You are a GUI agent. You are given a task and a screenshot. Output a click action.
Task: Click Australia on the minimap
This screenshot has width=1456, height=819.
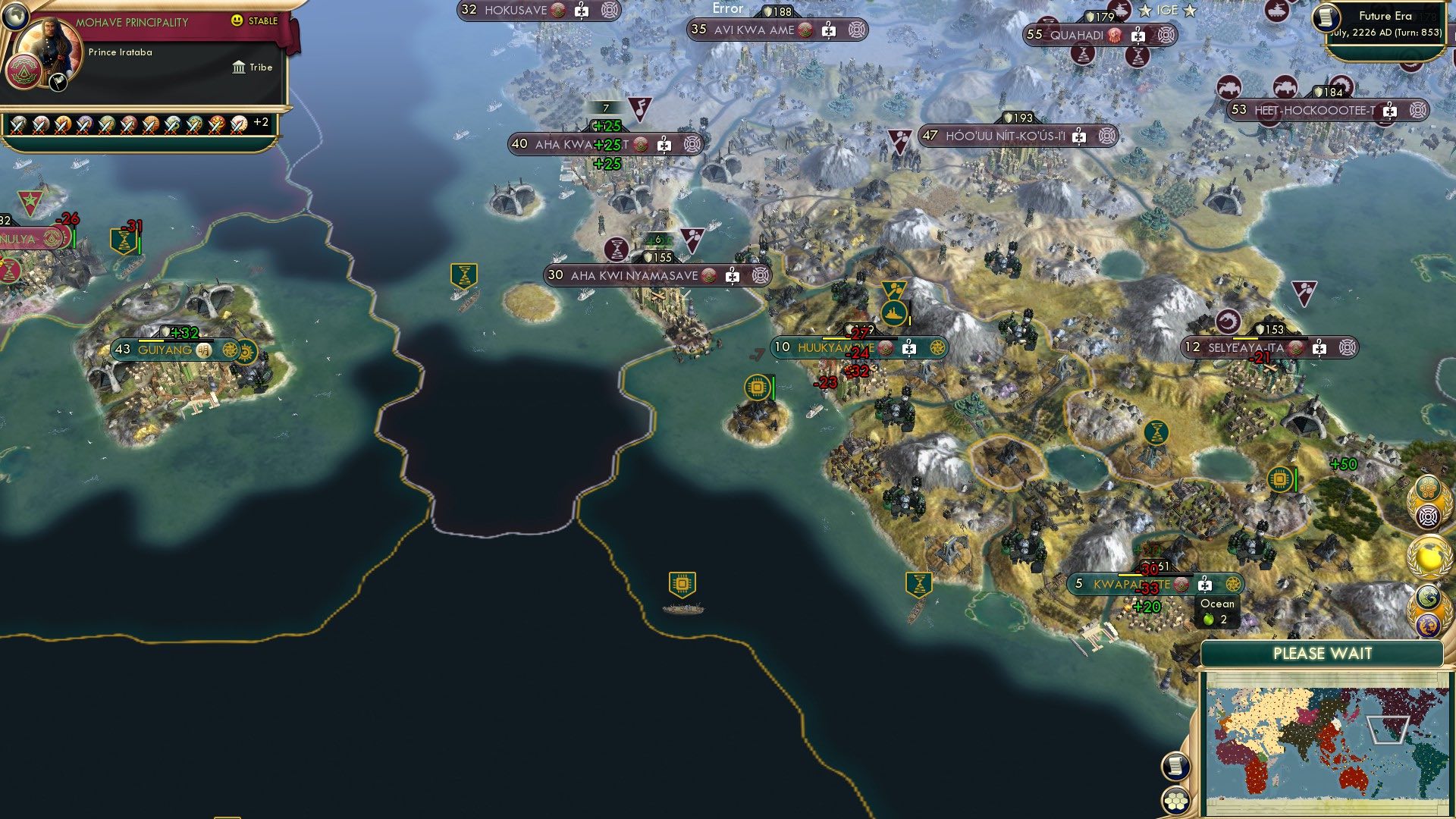point(1353,780)
